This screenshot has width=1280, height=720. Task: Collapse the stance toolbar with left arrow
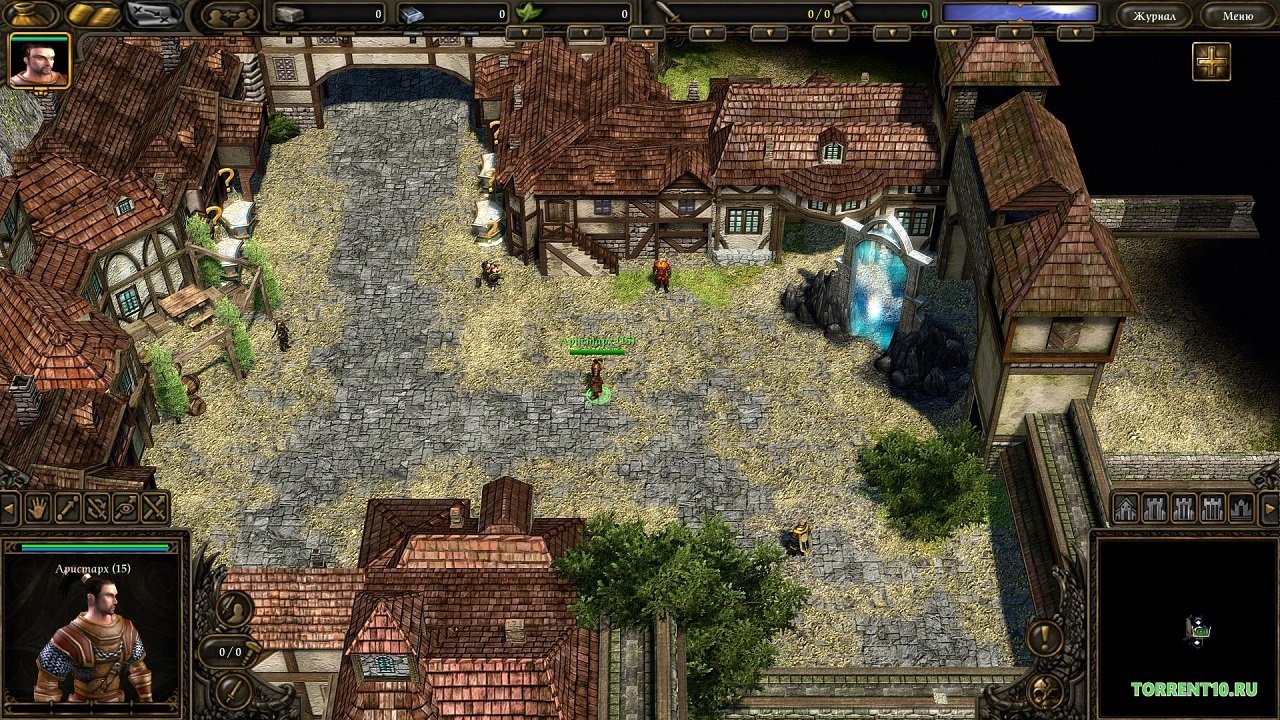8,507
